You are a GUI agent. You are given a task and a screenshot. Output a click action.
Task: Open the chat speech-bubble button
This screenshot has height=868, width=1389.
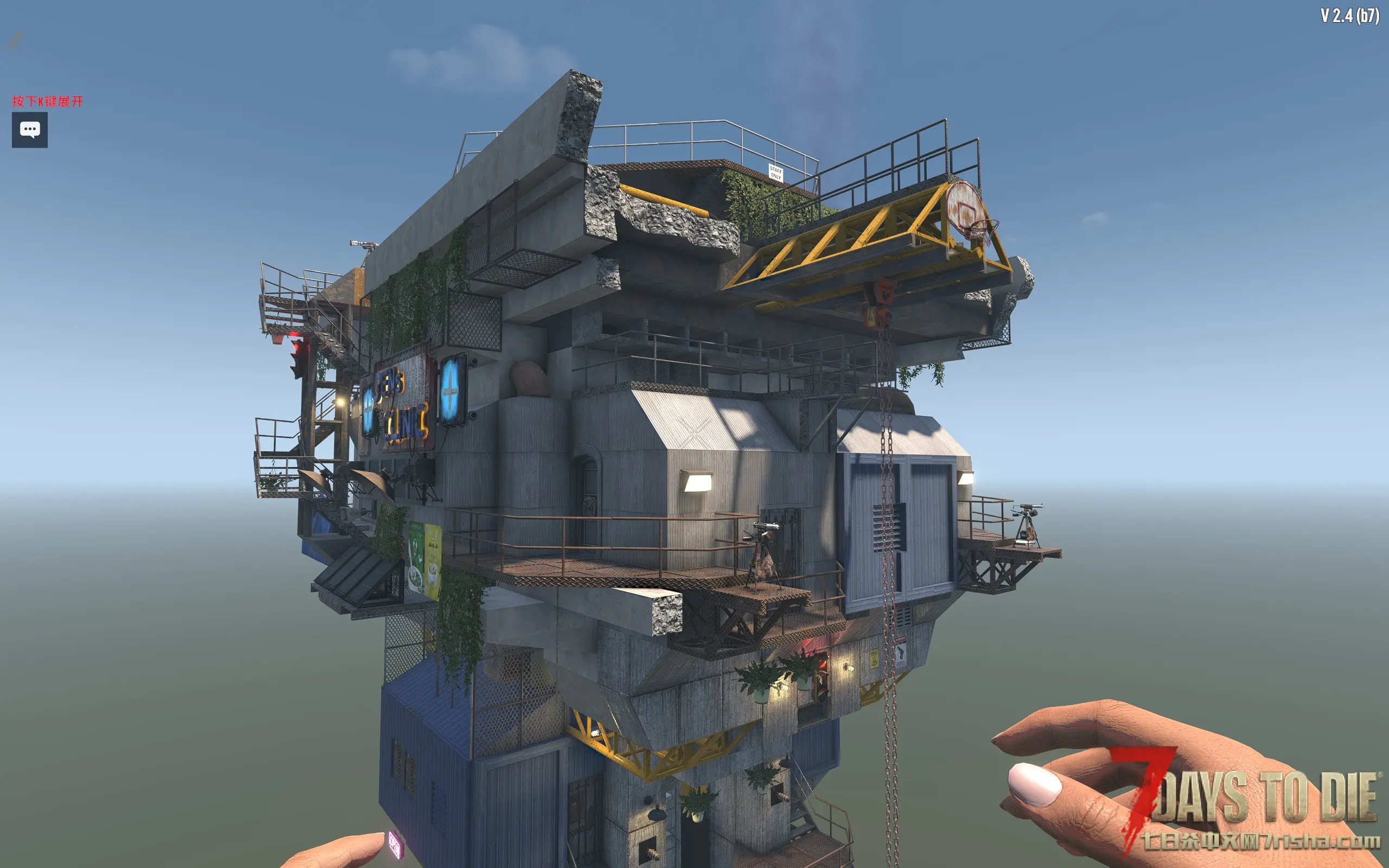tap(30, 130)
